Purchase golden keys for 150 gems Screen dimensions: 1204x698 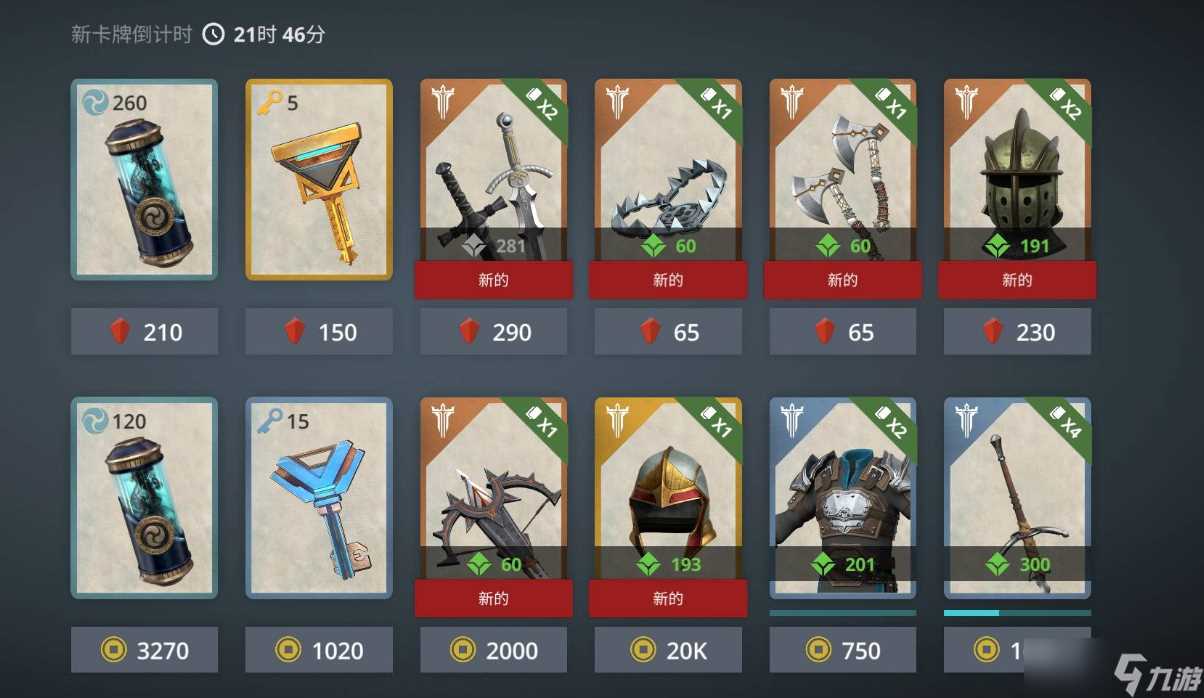[x=319, y=332]
